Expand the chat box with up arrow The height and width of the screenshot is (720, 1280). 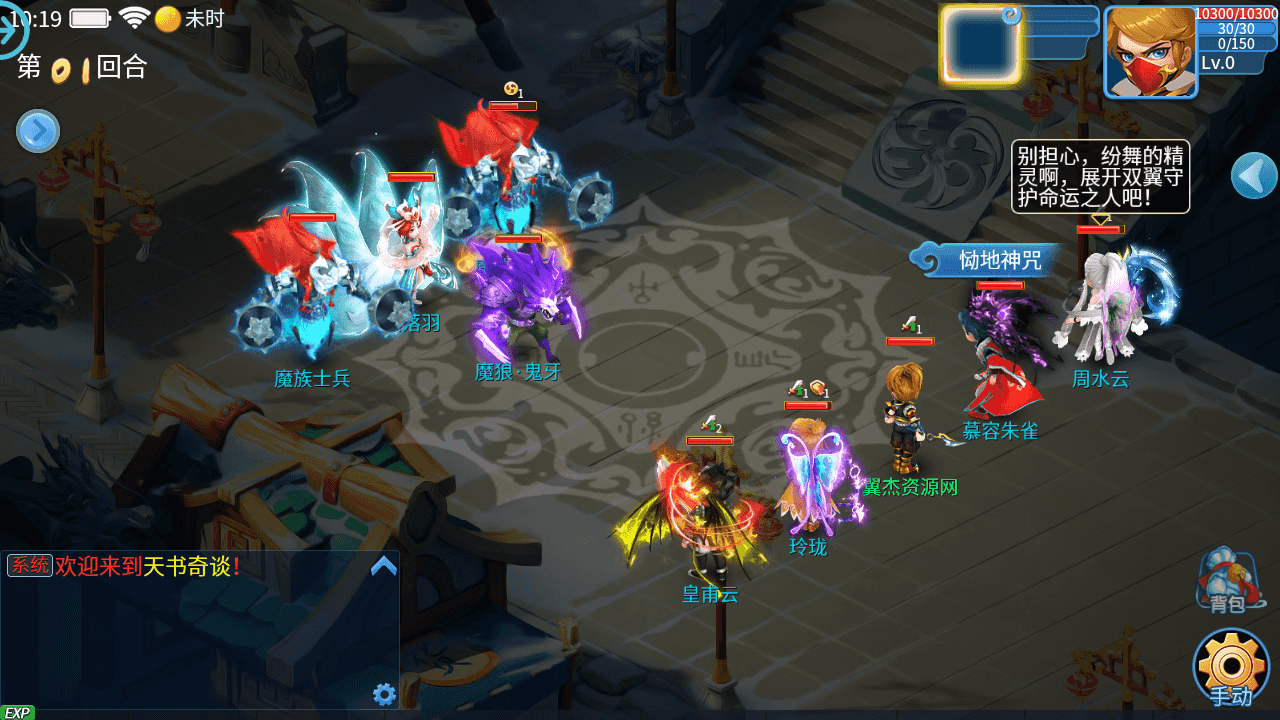click(384, 567)
